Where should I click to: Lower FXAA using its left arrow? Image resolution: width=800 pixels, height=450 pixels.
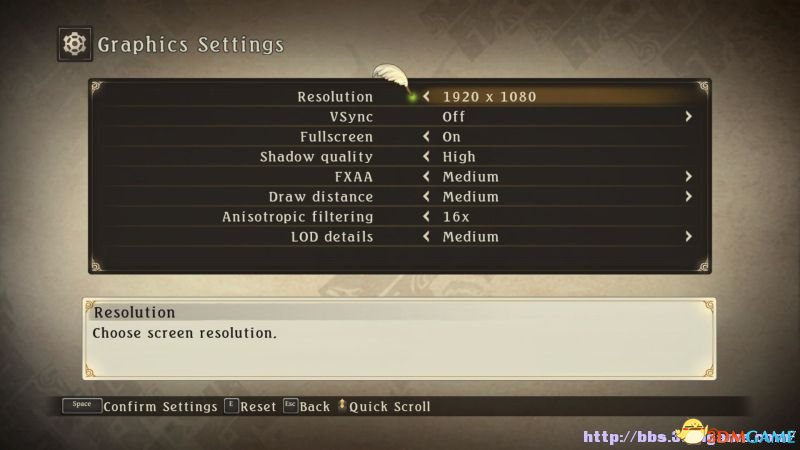tap(427, 177)
